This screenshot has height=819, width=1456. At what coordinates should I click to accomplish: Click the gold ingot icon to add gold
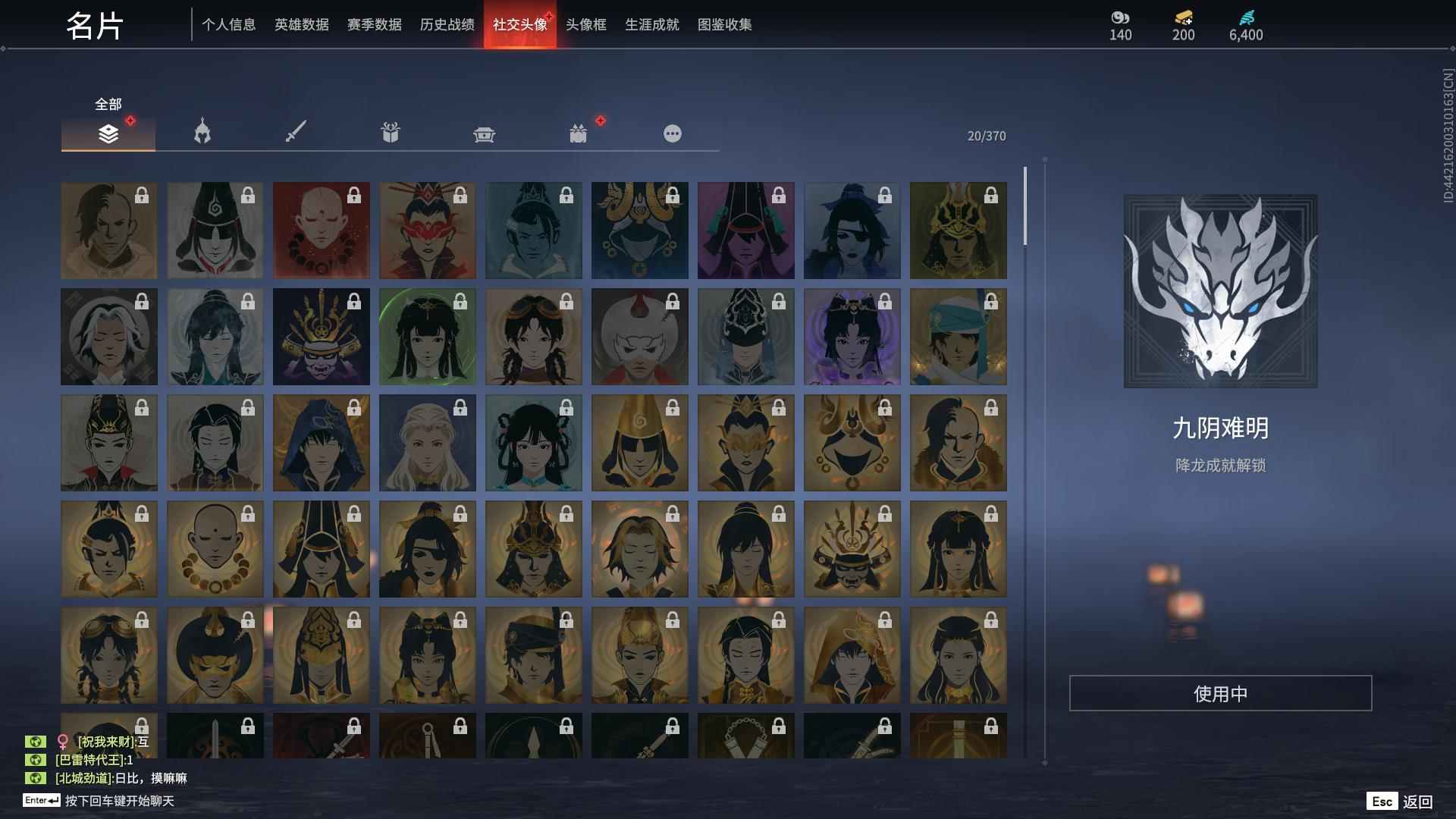coord(1183,18)
